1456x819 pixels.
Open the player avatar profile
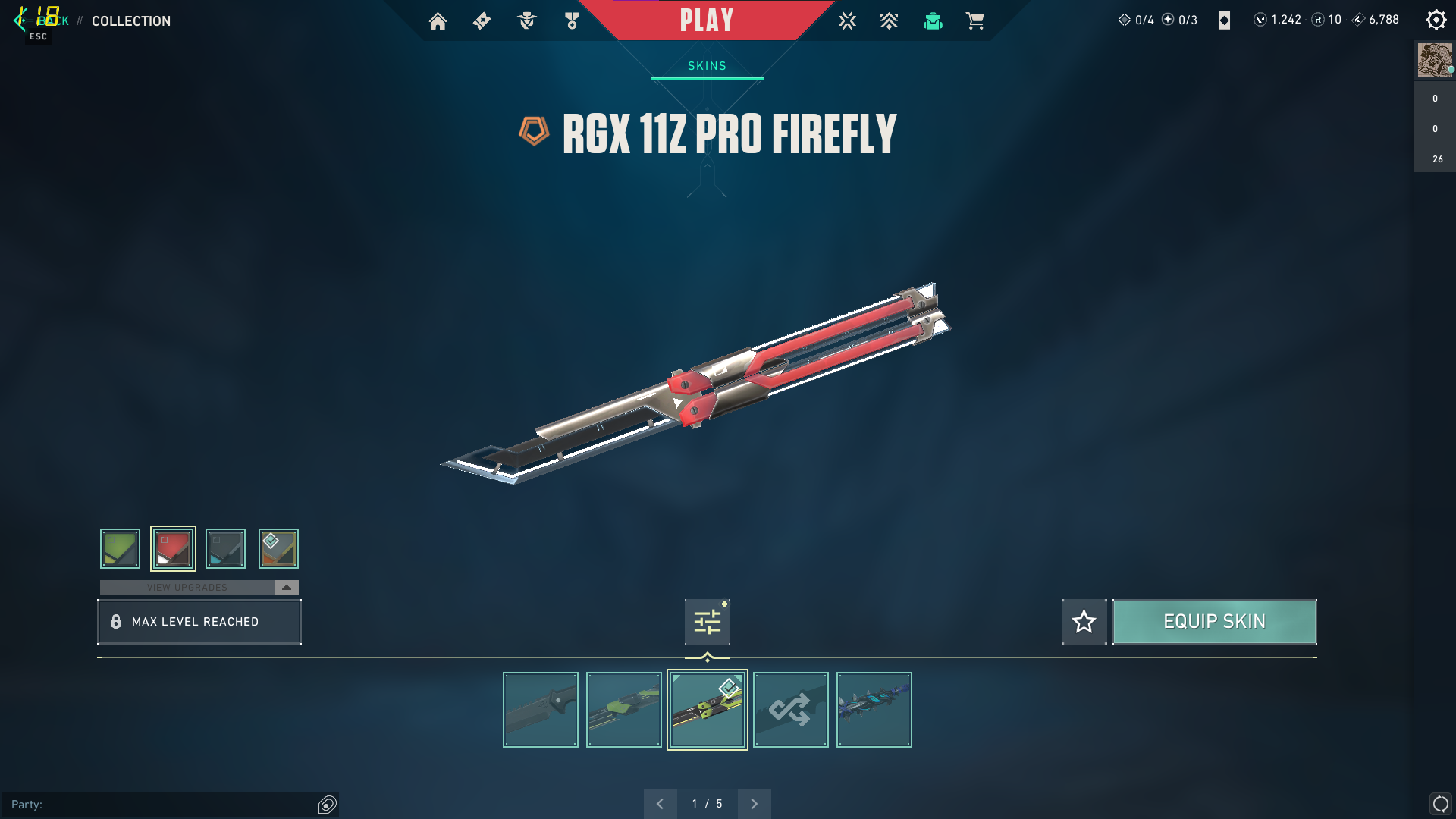click(x=1434, y=61)
